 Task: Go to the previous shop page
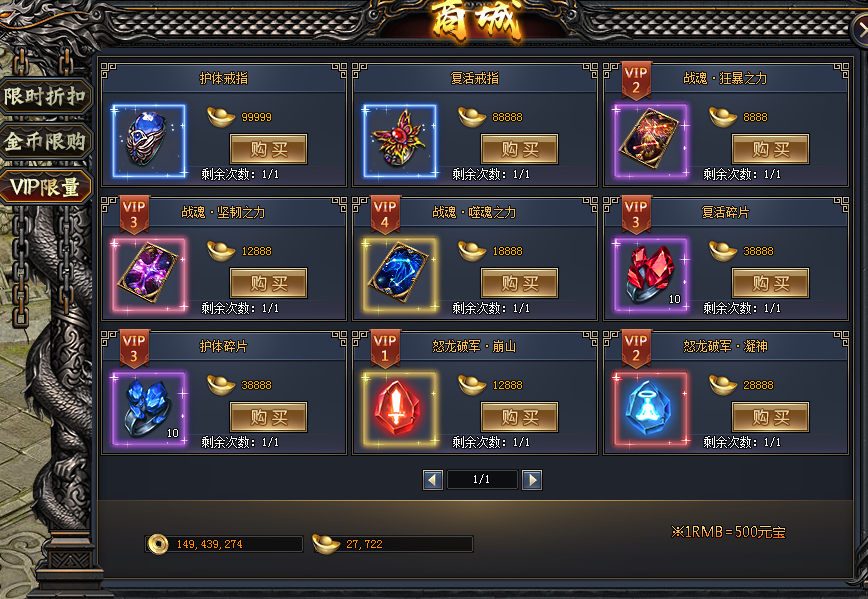(433, 480)
